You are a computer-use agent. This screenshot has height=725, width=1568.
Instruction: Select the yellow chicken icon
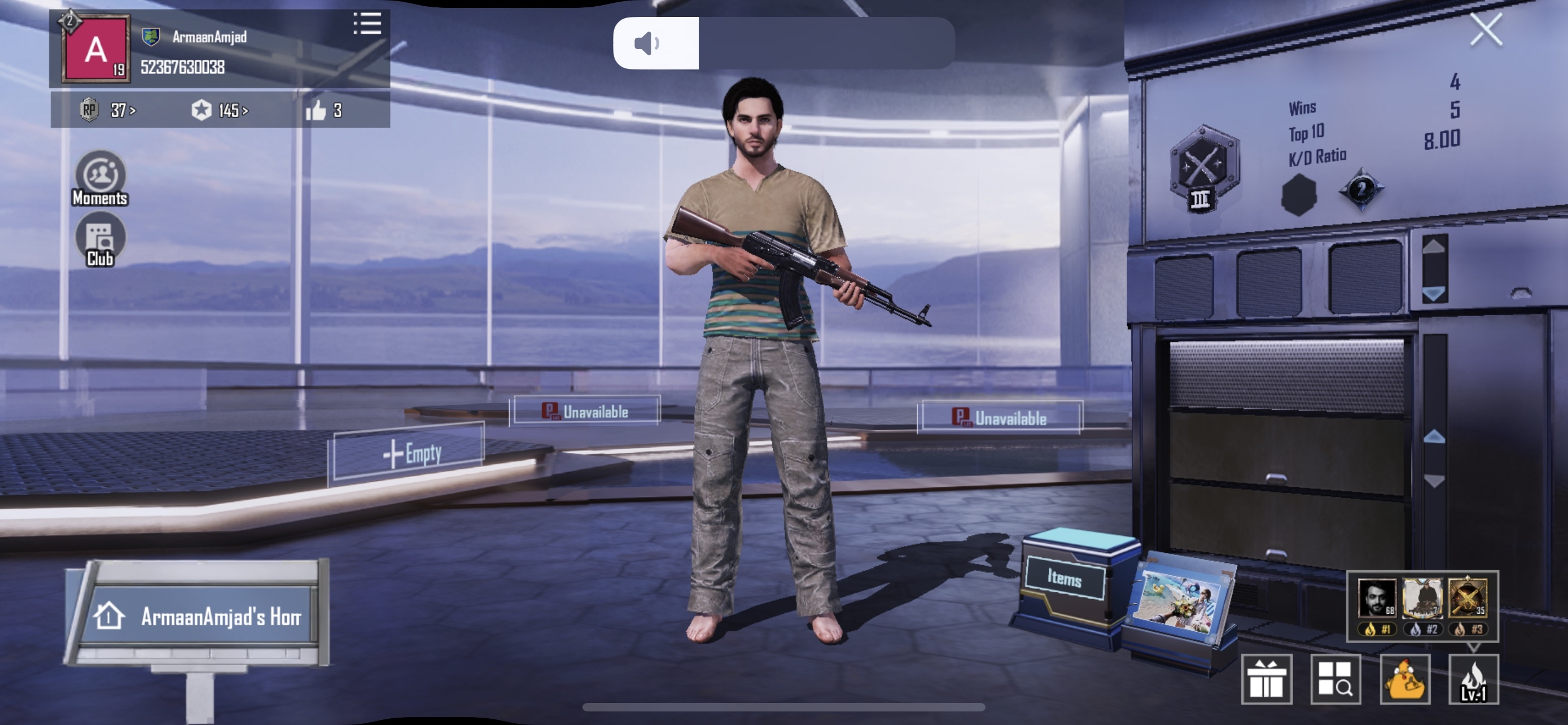click(1405, 679)
